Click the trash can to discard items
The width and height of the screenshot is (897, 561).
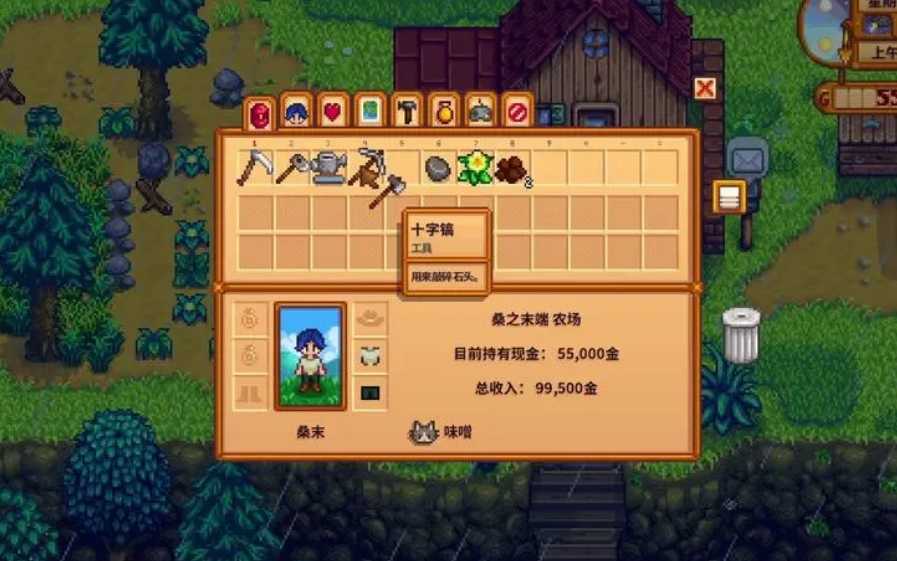pyautogui.click(x=741, y=336)
